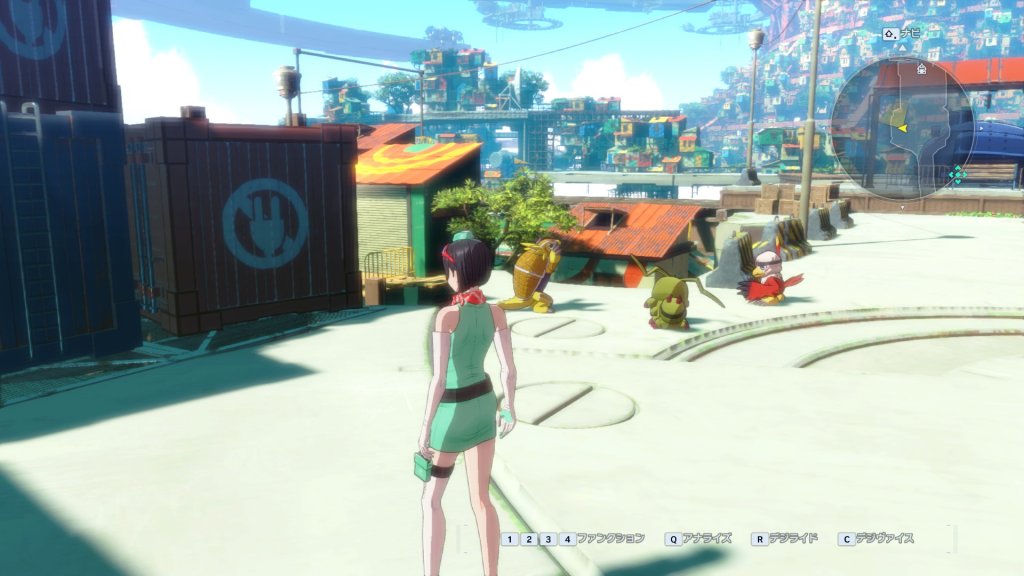Image resolution: width=1024 pixels, height=576 pixels.
Task: Click the yellow player arrow on the minimap
Action: coord(902,128)
